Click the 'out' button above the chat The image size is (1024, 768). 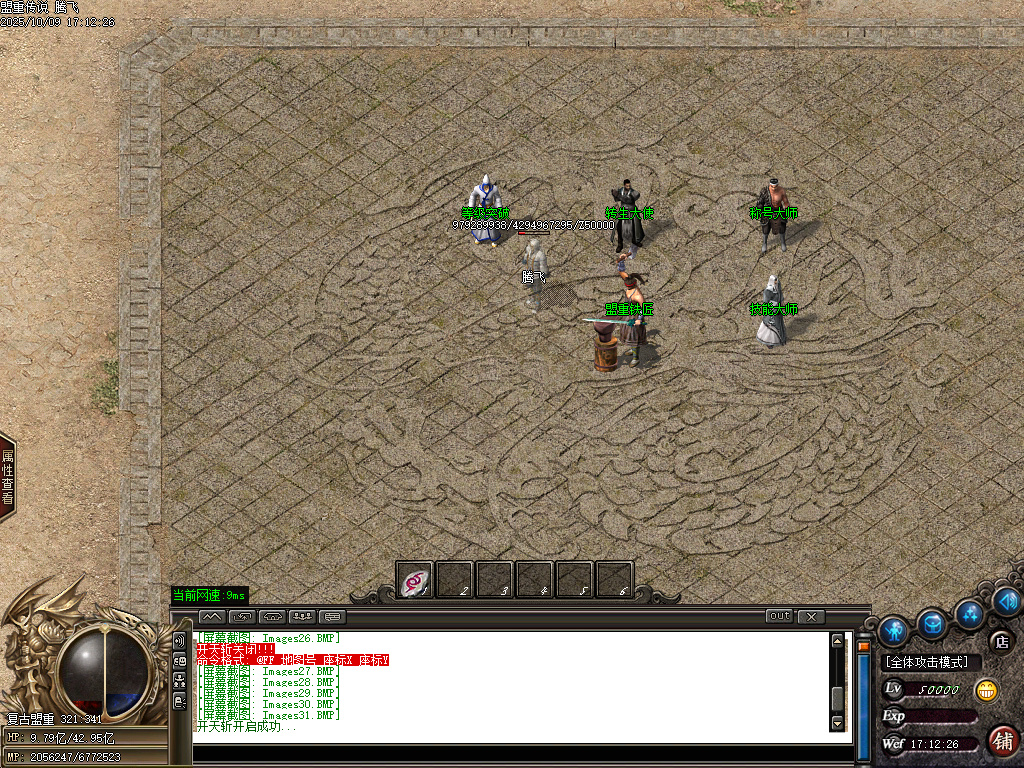tap(779, 616)
